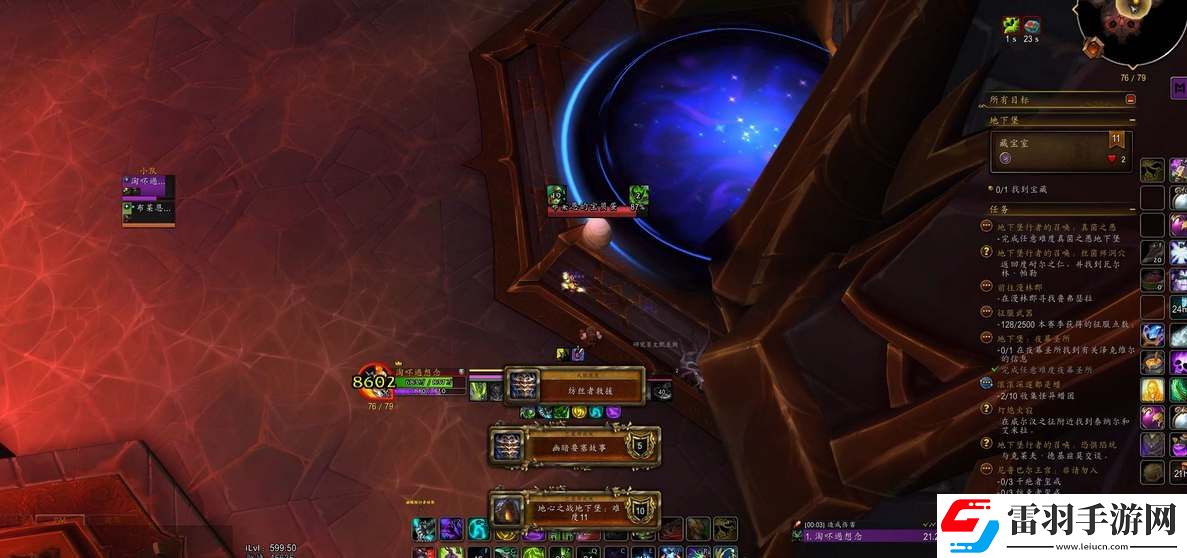Click the red and blue 23s buff icon
Screen dimensions: 1187x558
click(x=1032, y=26)
